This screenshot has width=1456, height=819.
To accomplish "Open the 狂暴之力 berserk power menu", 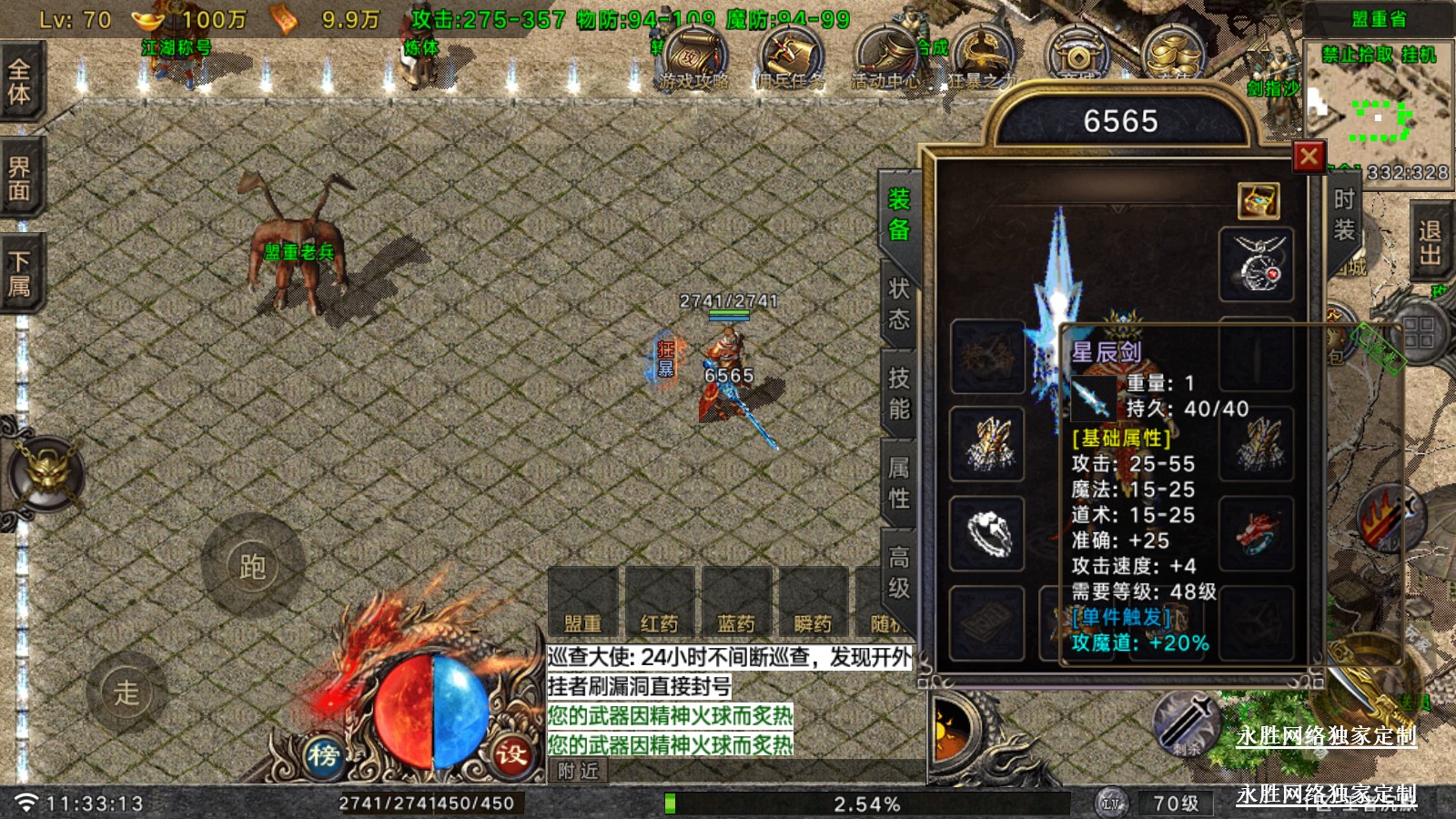I will 983,59.
